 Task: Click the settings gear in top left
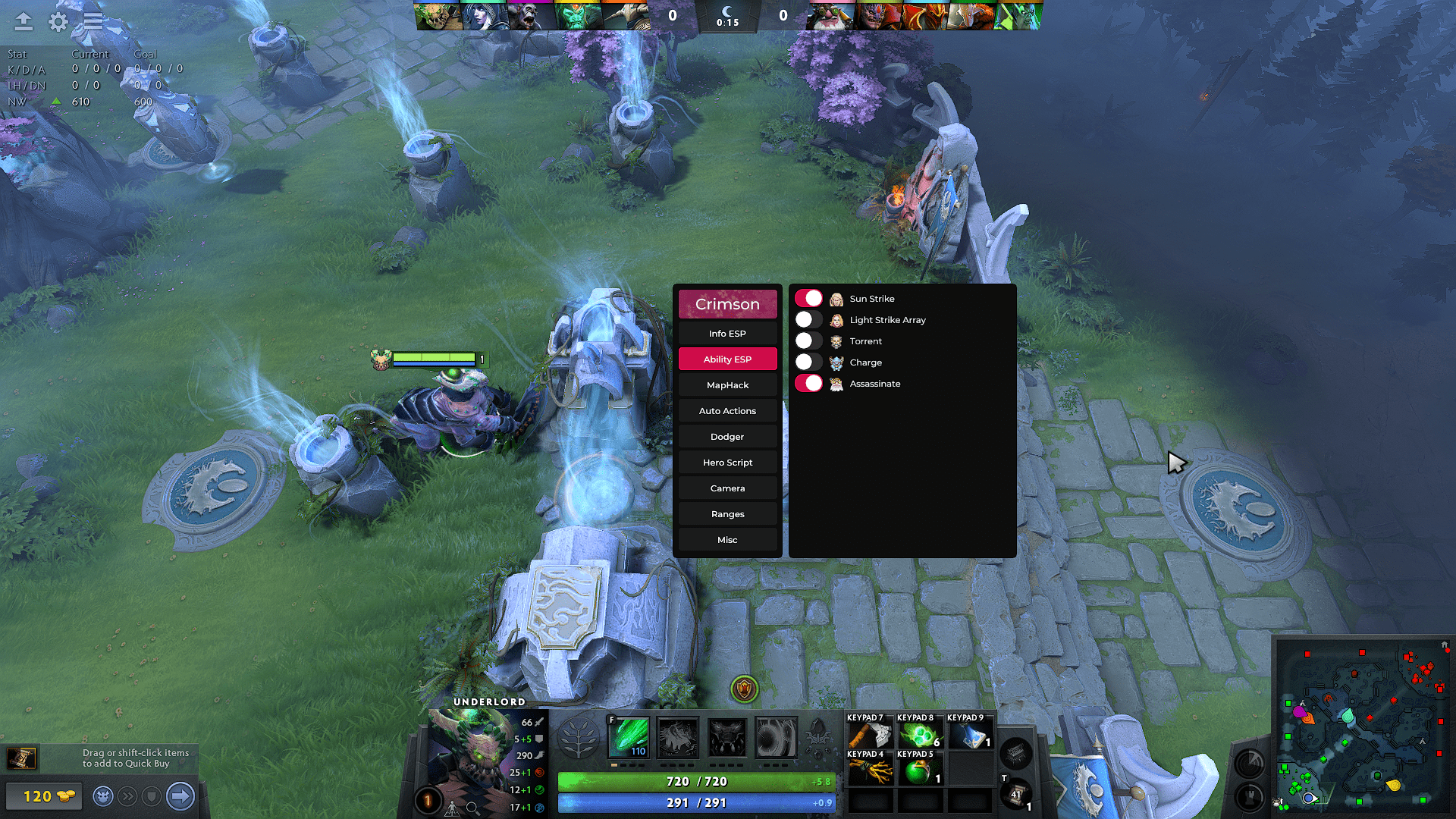(57, 22)
